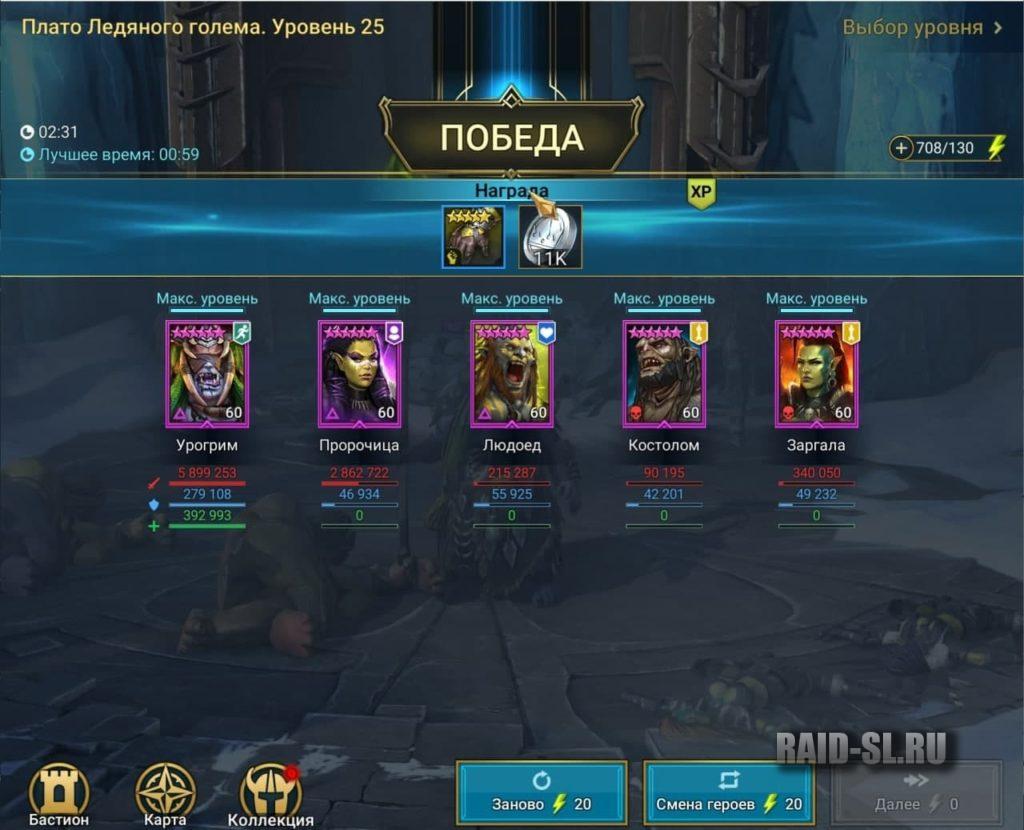
Task: Open the Коллекция champion collection
Action: (271, 794)
